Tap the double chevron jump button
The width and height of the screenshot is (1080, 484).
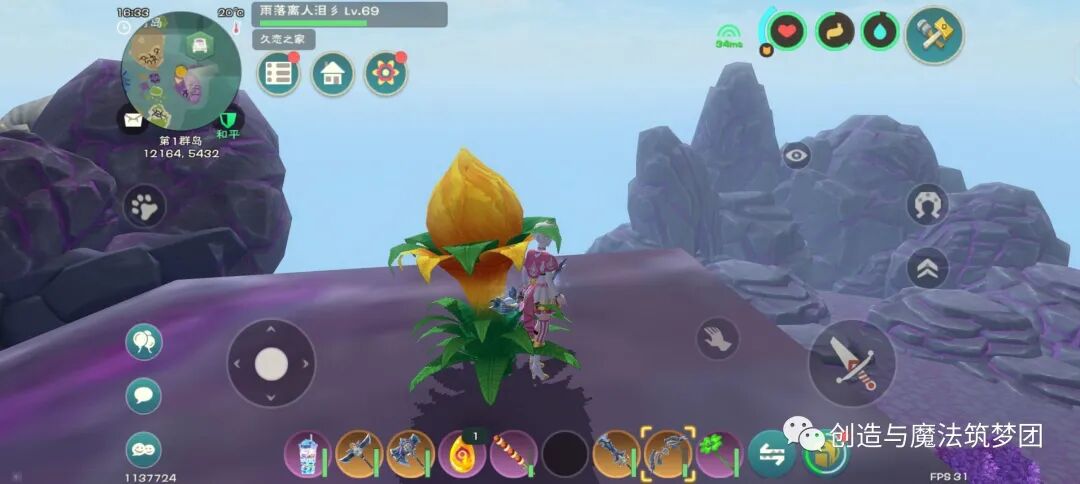(927, 268)
